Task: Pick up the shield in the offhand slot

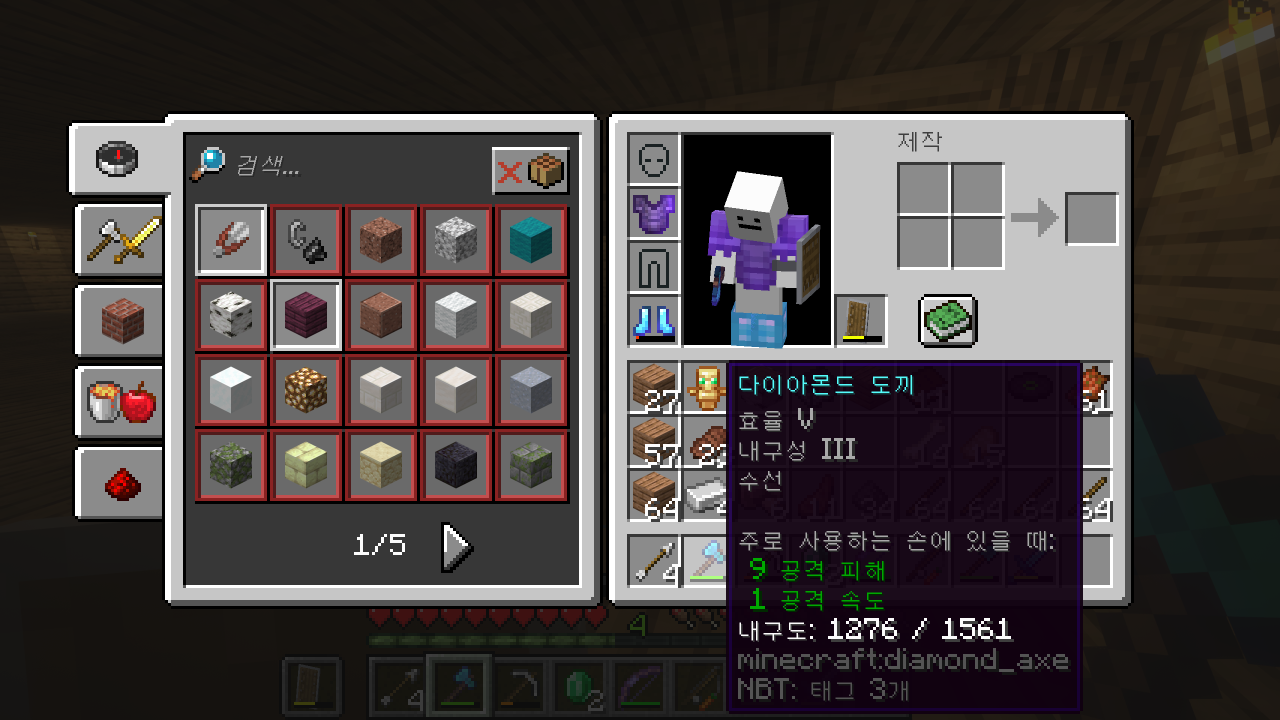Action: click(x=861, y=321)
